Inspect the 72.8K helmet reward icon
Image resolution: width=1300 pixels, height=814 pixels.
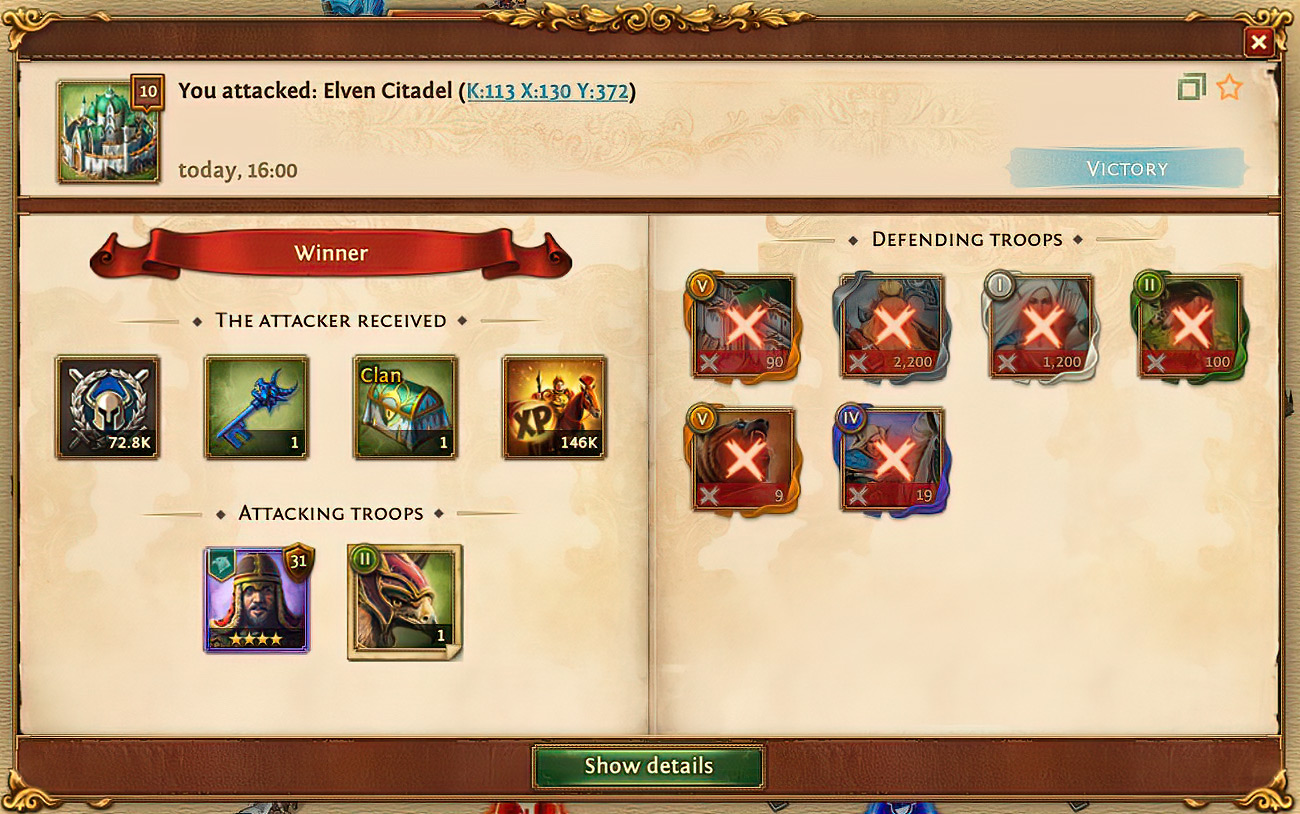pyautogui.click(x=107, y=408)
